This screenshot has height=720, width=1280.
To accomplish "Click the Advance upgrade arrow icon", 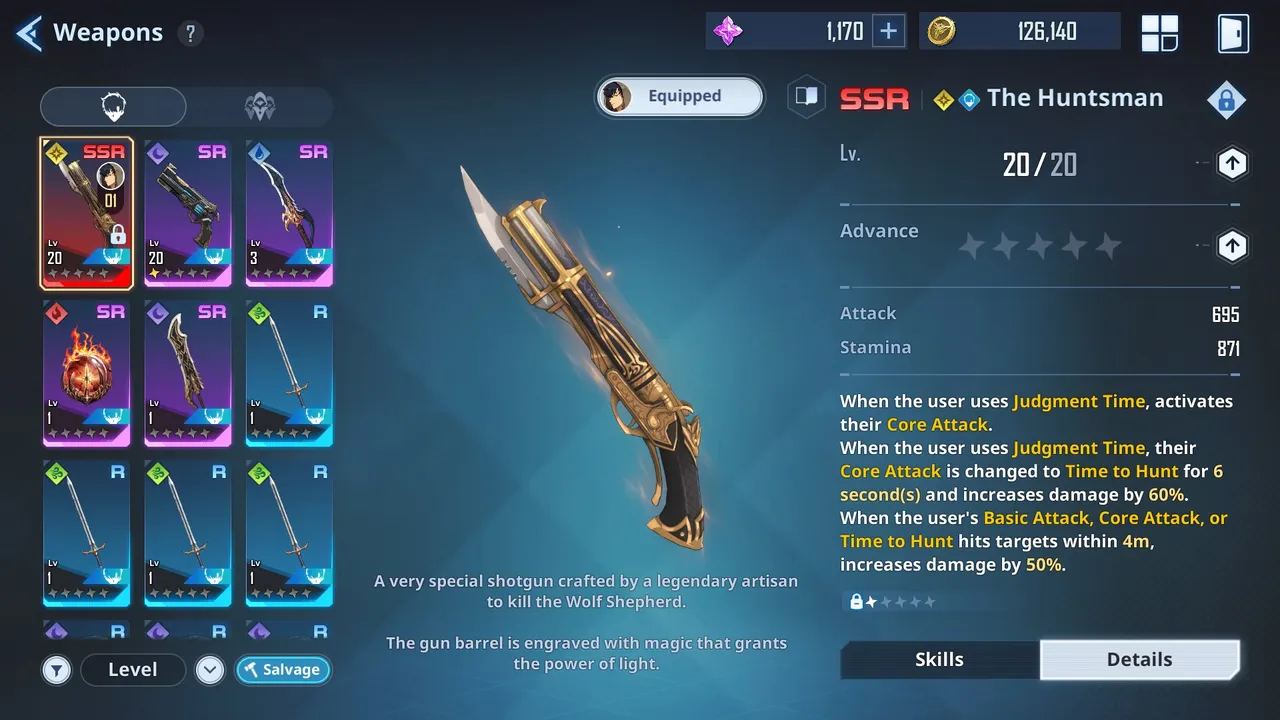I will (x=1232, y=246).
